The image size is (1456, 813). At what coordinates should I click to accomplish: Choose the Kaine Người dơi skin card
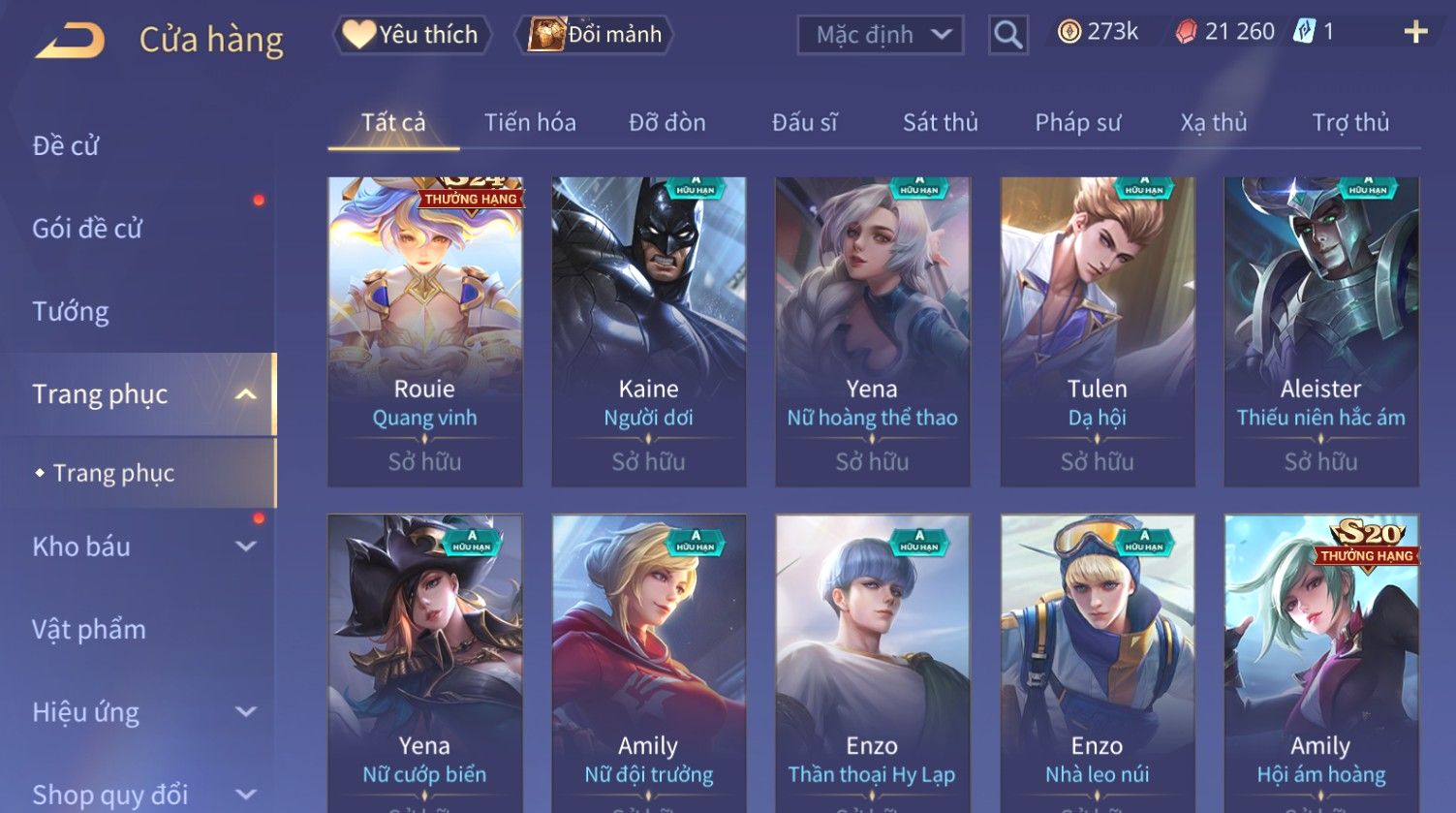[x=648, y=329]
